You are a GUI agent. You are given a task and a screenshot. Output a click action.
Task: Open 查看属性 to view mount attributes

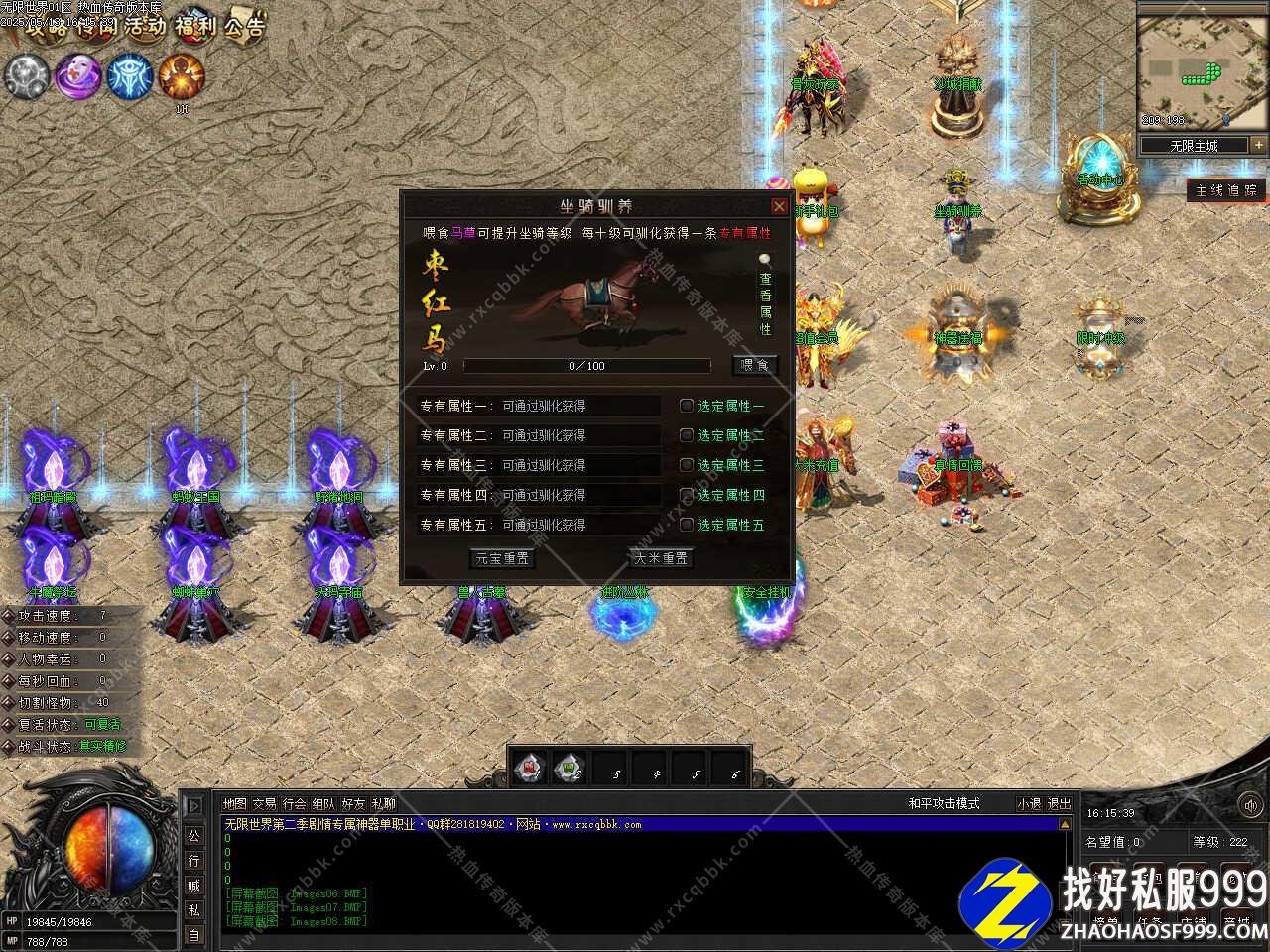[x=765, y=296]
